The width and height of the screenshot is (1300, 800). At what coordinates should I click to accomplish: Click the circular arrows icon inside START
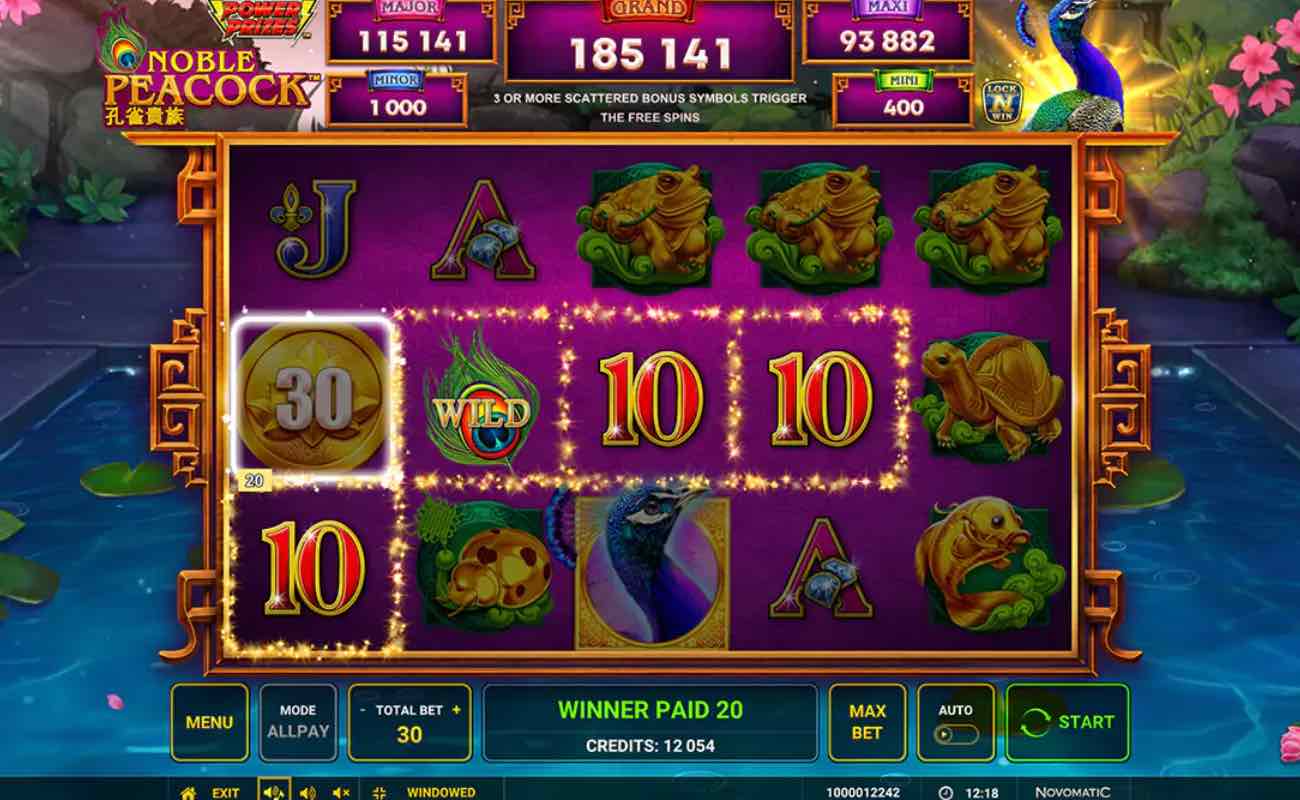(x=1036, y=721)
